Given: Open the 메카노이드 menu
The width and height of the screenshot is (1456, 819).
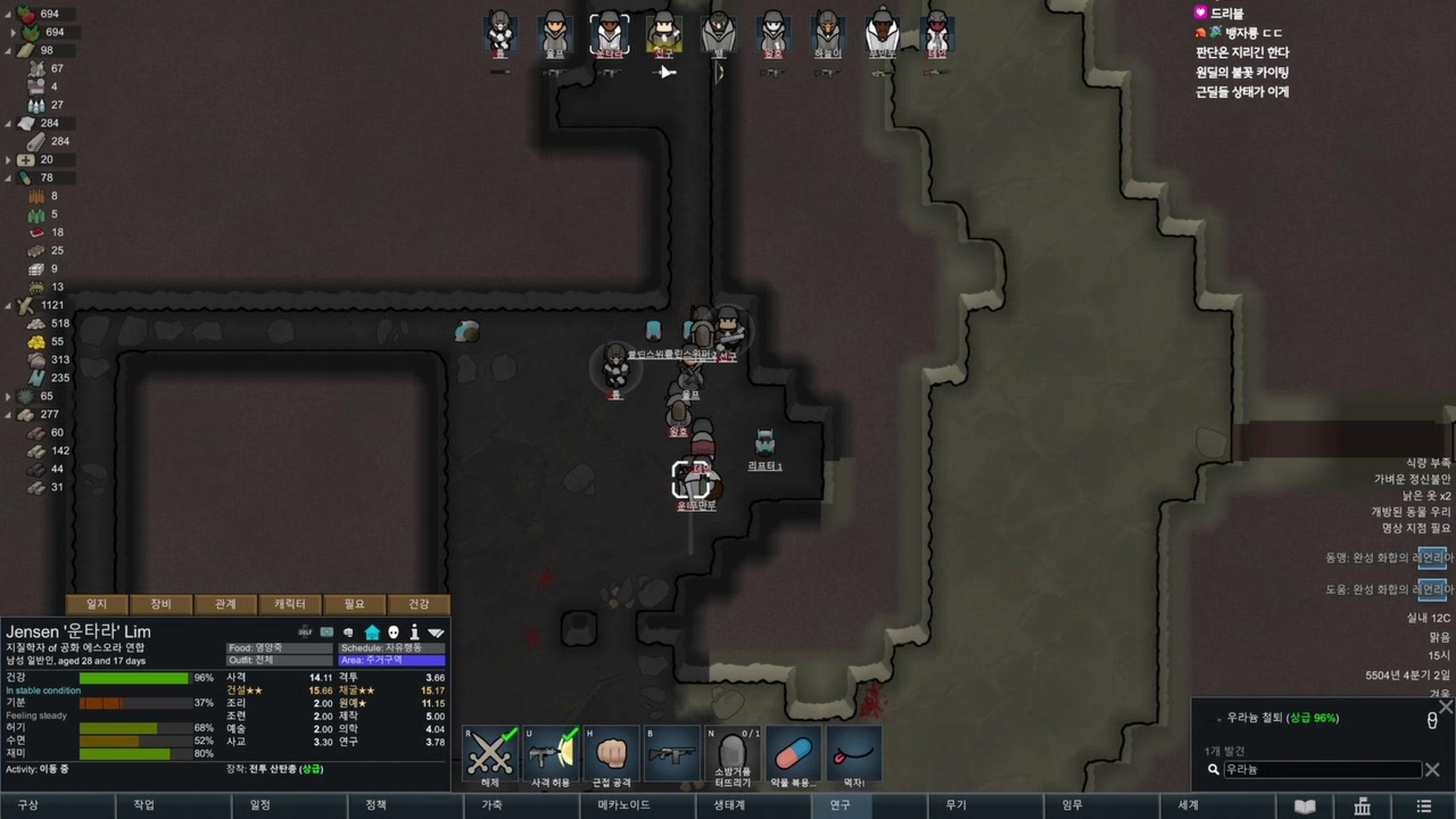Looking at the screenshot, I should (623, 805).
